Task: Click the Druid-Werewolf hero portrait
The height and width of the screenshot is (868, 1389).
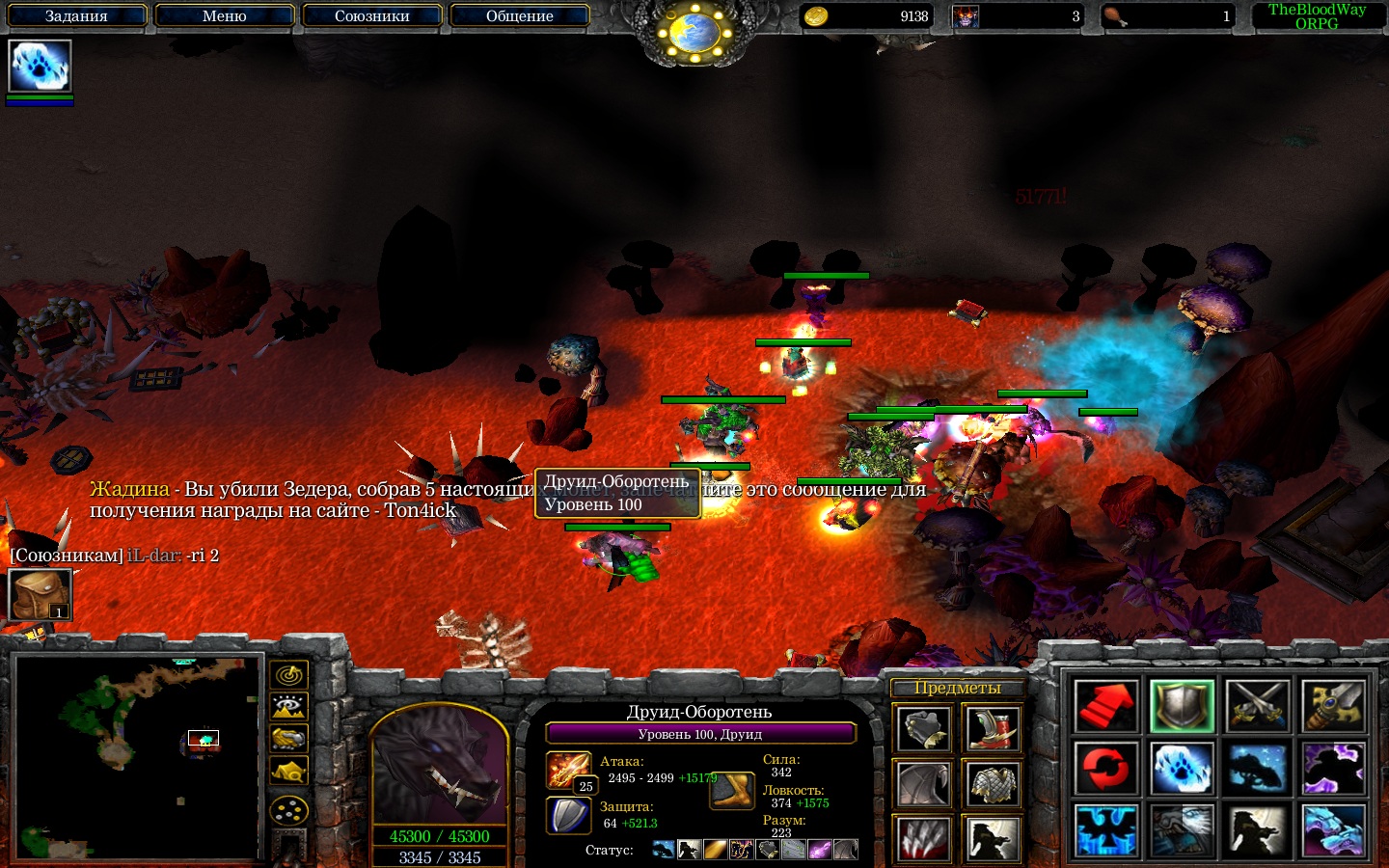Action: [x=439, y=767]
